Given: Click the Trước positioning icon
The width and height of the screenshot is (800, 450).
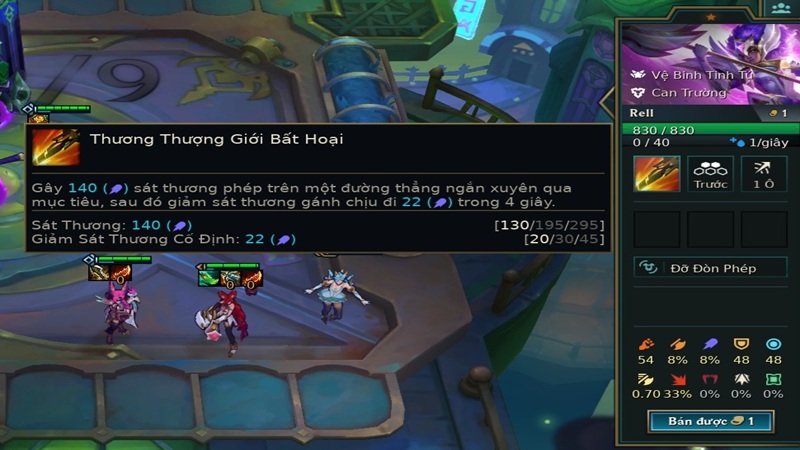Looking at the screenshot, I should click(x=710, y=174).
